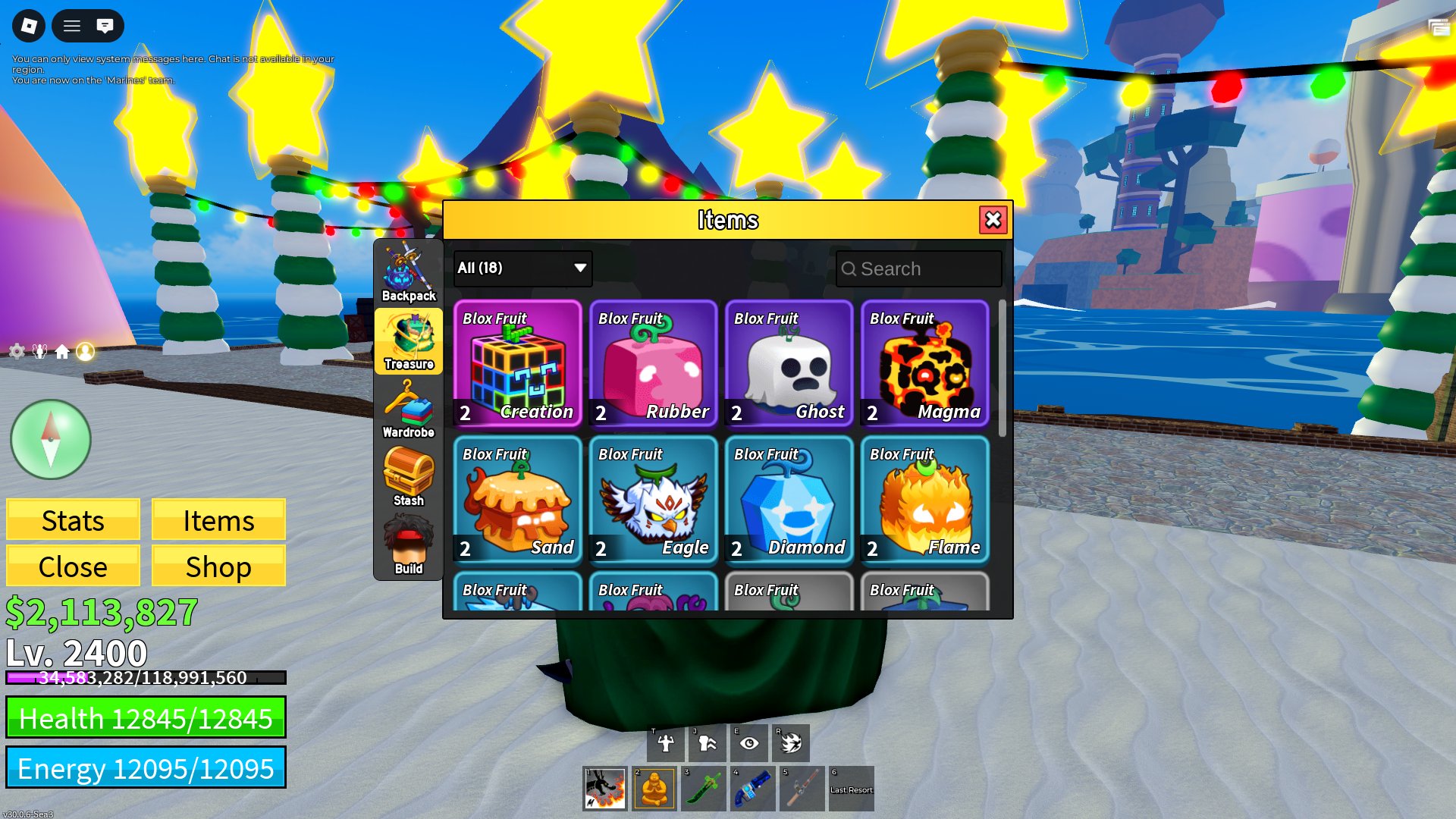The width and height of the screenshot is (1456, 819).
Task: Open the Backpack panel
Action: tap(409, 269)
